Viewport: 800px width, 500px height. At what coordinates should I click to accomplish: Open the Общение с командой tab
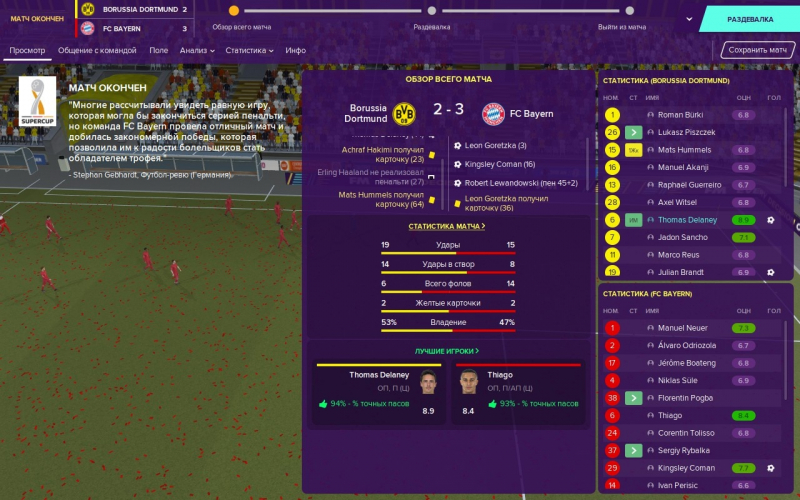[x=99, y=50]
